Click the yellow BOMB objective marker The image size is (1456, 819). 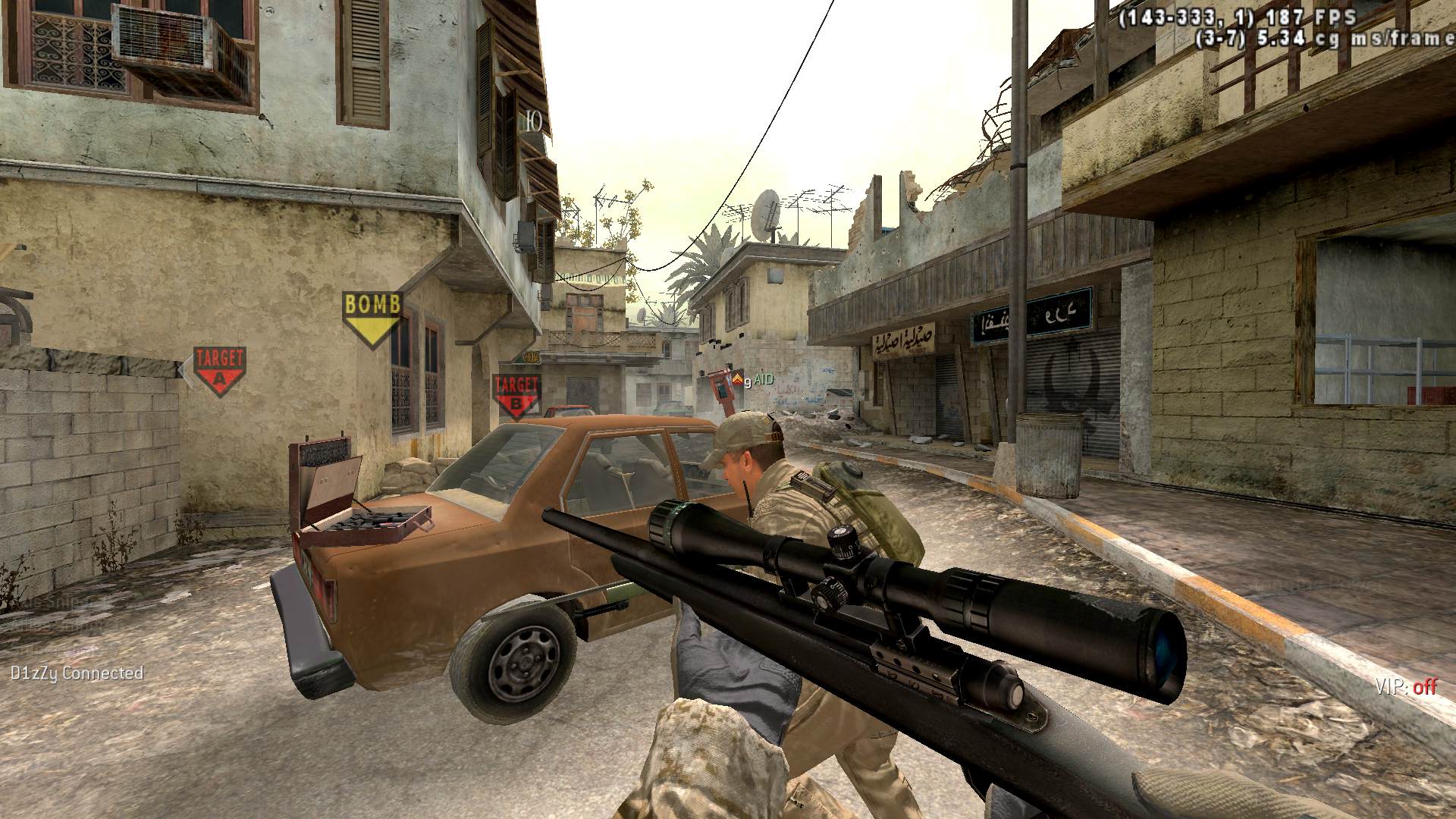372,315
